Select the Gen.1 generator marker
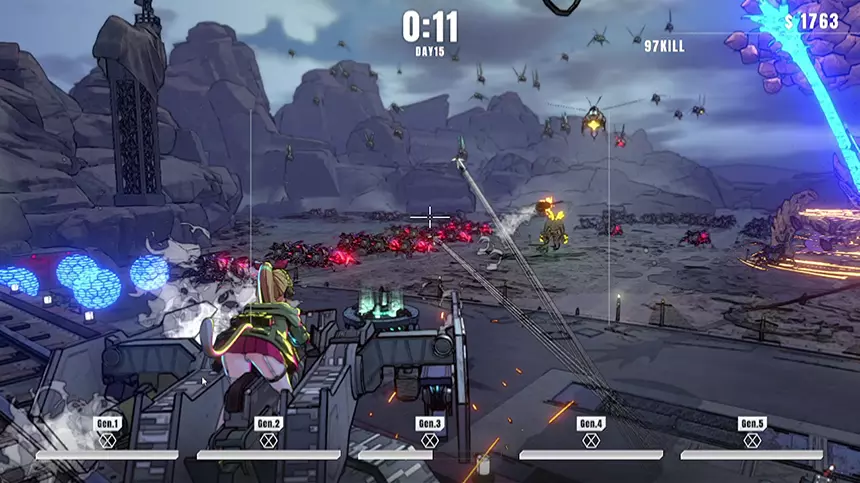The width and height of the screenshot is (860, 483). click(107, 432)
